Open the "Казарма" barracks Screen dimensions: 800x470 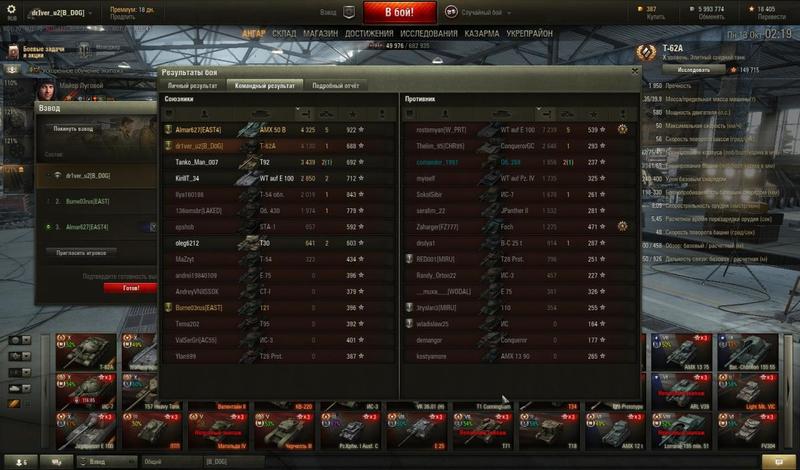tap(480, 33)
